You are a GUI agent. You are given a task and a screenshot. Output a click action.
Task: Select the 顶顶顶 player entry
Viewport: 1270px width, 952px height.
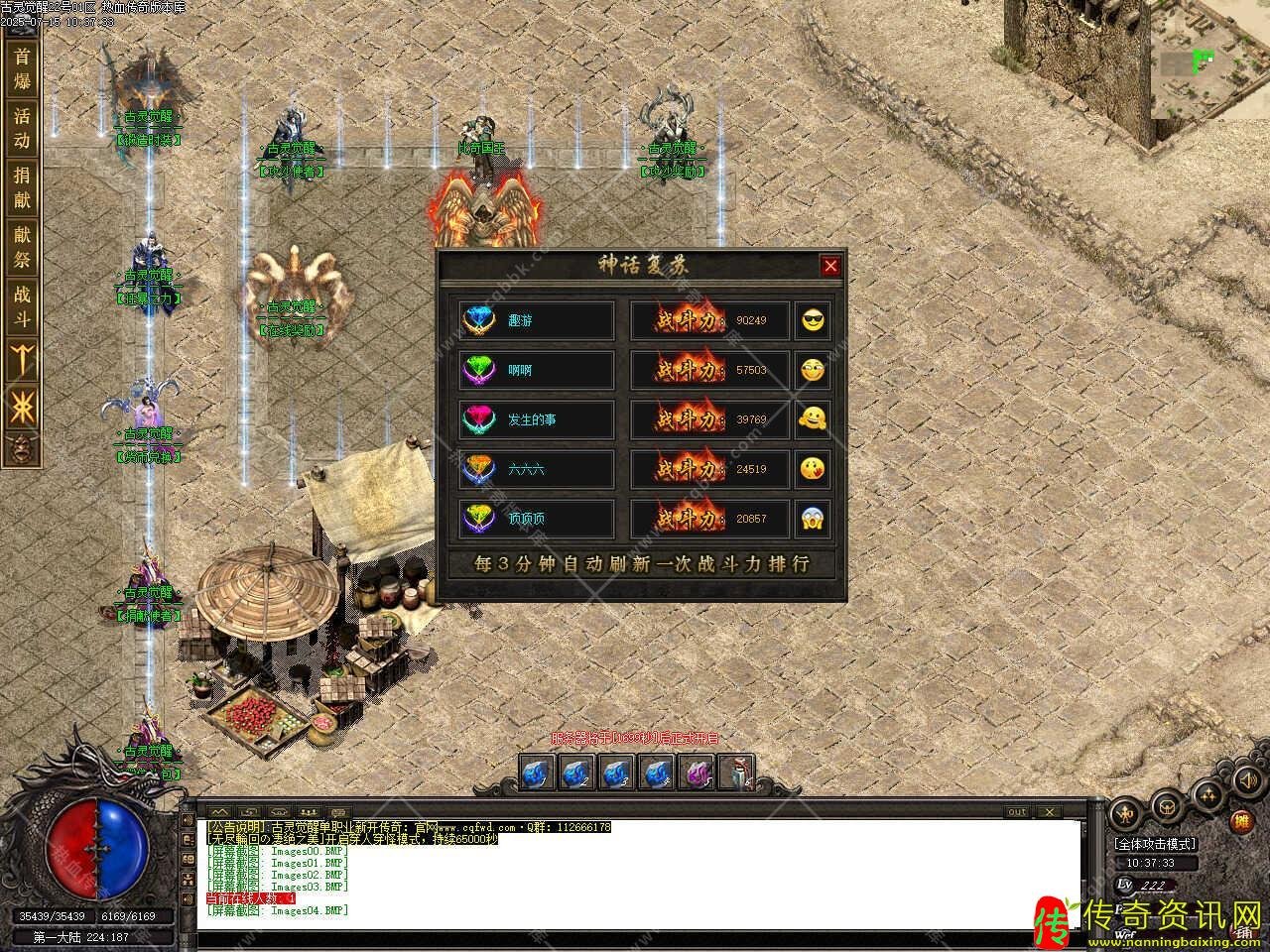pos(537,519)
